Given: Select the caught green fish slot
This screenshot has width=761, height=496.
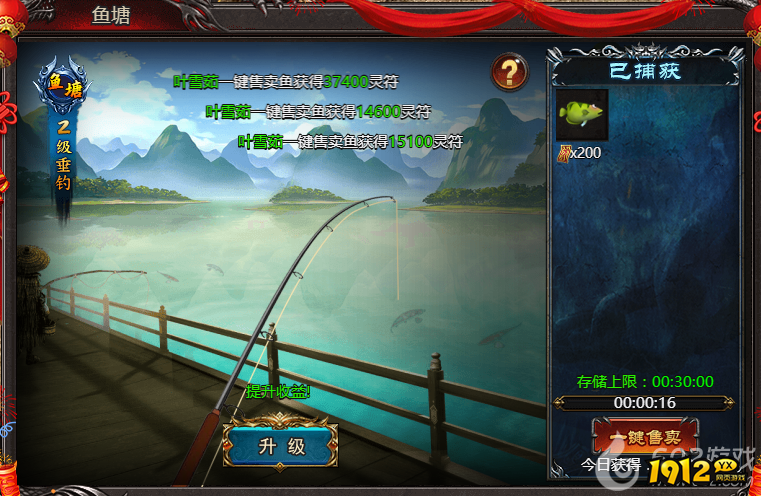Looking at the screenshot, I should pyautogui.click(x=582, y=115).
